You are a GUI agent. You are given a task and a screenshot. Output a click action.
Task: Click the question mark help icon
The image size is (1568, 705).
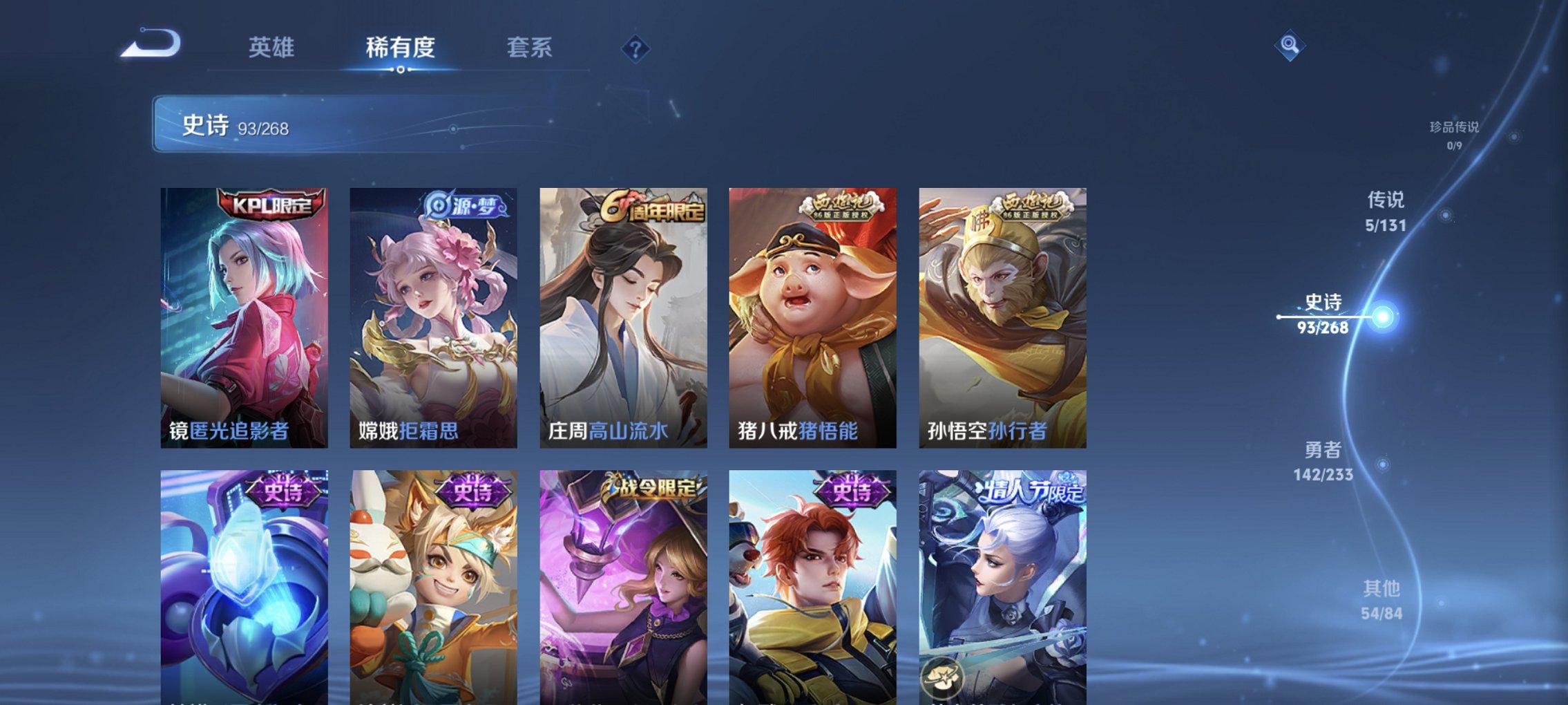(635, 48)
